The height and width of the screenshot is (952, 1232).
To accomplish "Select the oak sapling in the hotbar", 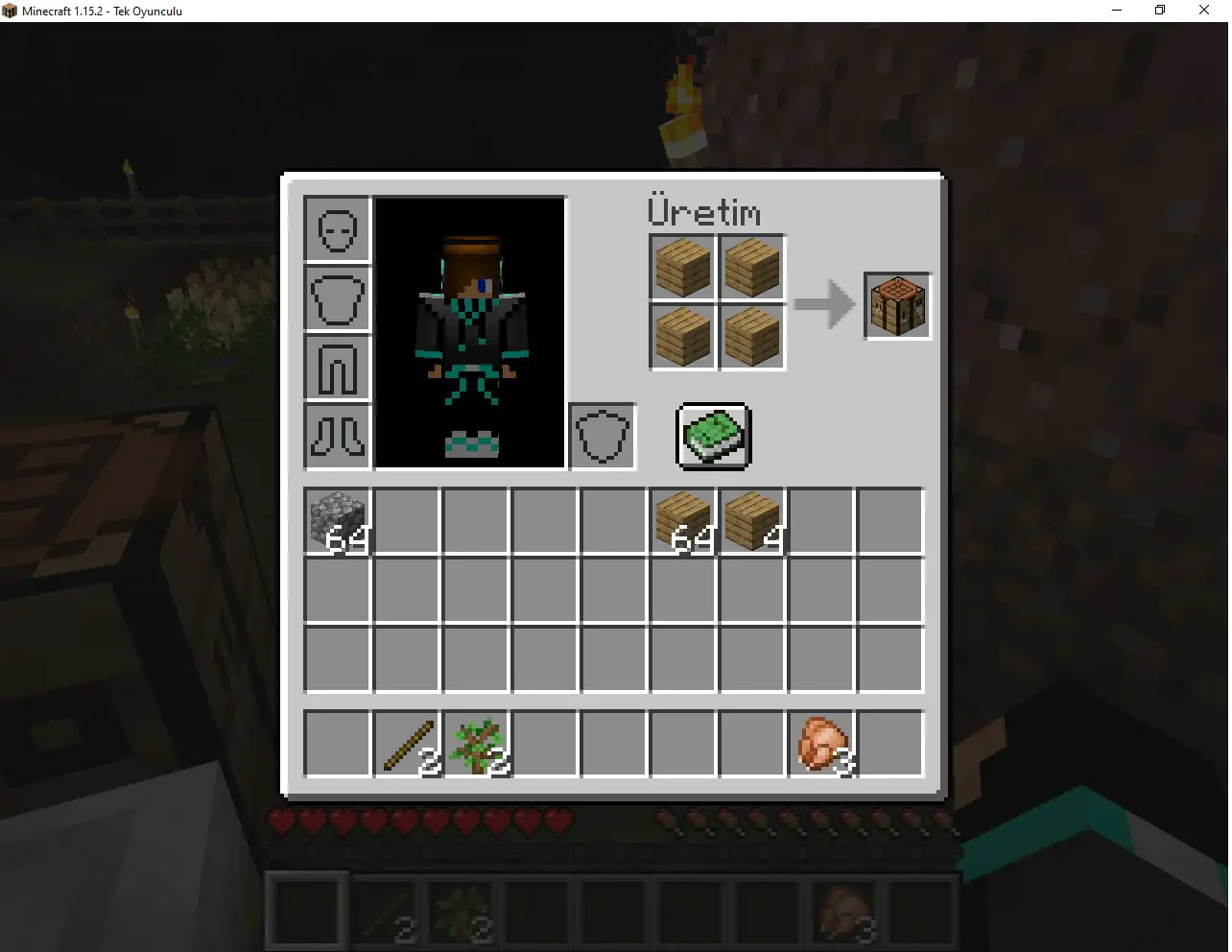I will (x=476, y=744).
